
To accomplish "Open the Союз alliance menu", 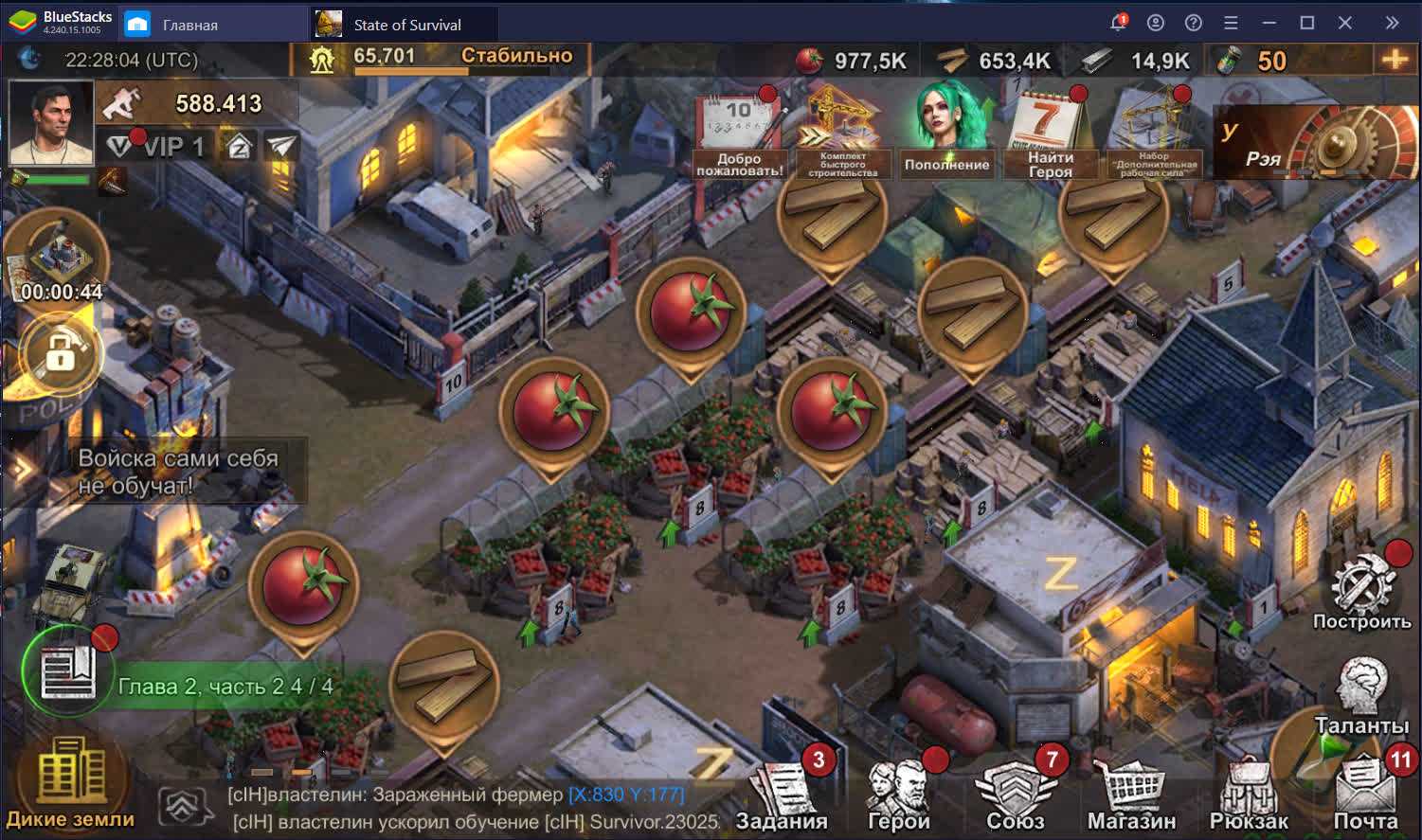I will tap(1016, 794).
